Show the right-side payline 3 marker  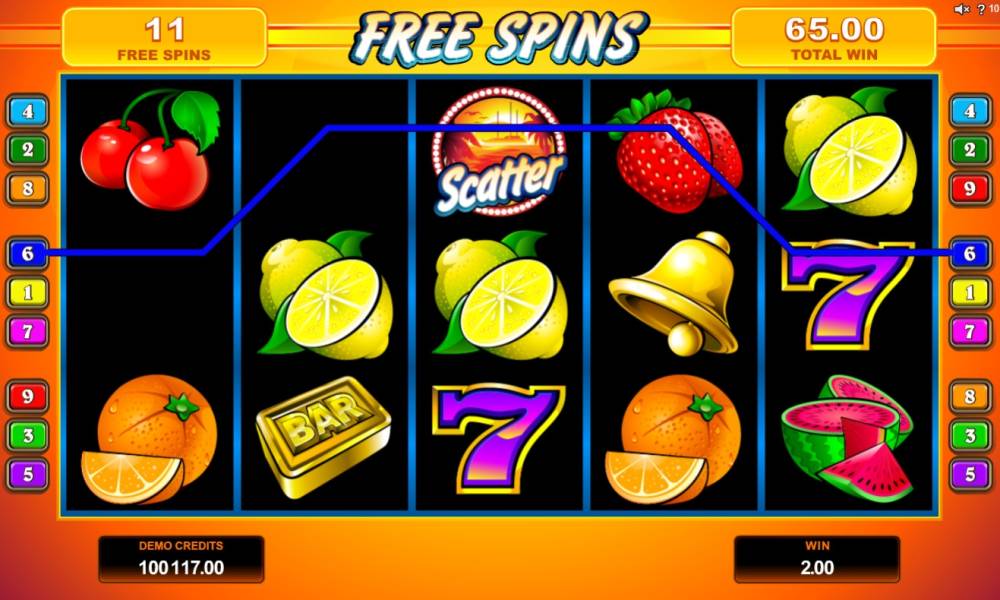coord(969,435)
